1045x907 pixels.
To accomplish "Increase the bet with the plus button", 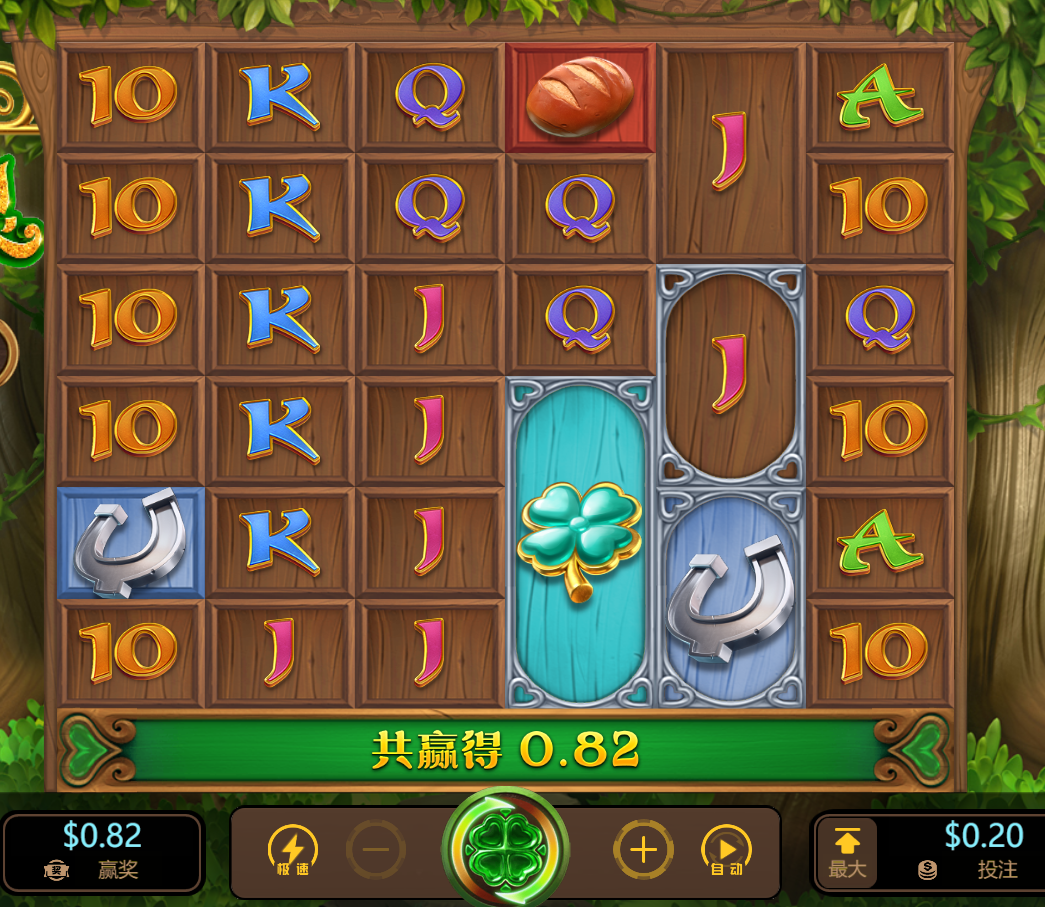I will pos(643,851).
